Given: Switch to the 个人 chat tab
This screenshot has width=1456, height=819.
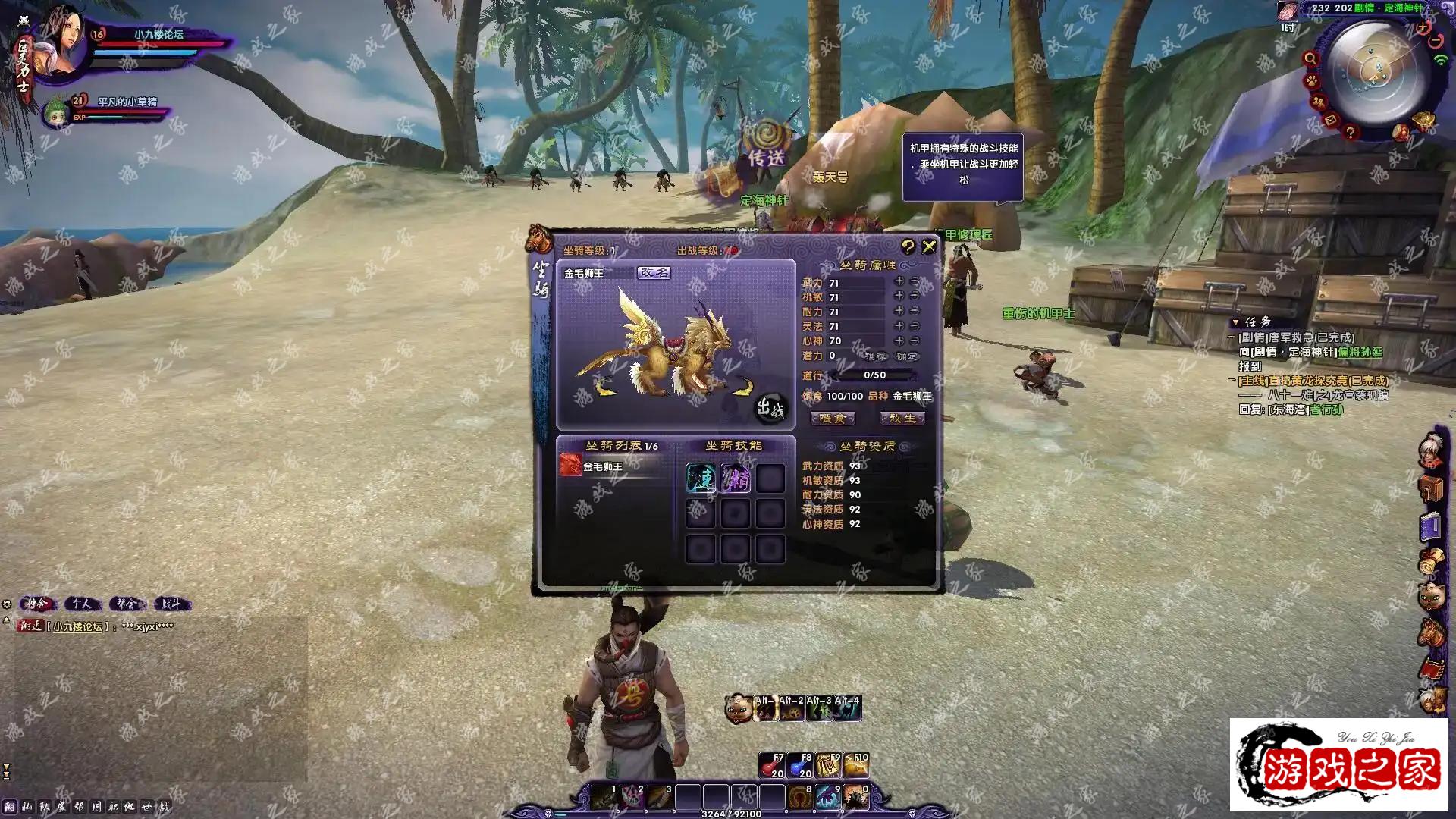Looking at the screenshot, I should 82,604.
